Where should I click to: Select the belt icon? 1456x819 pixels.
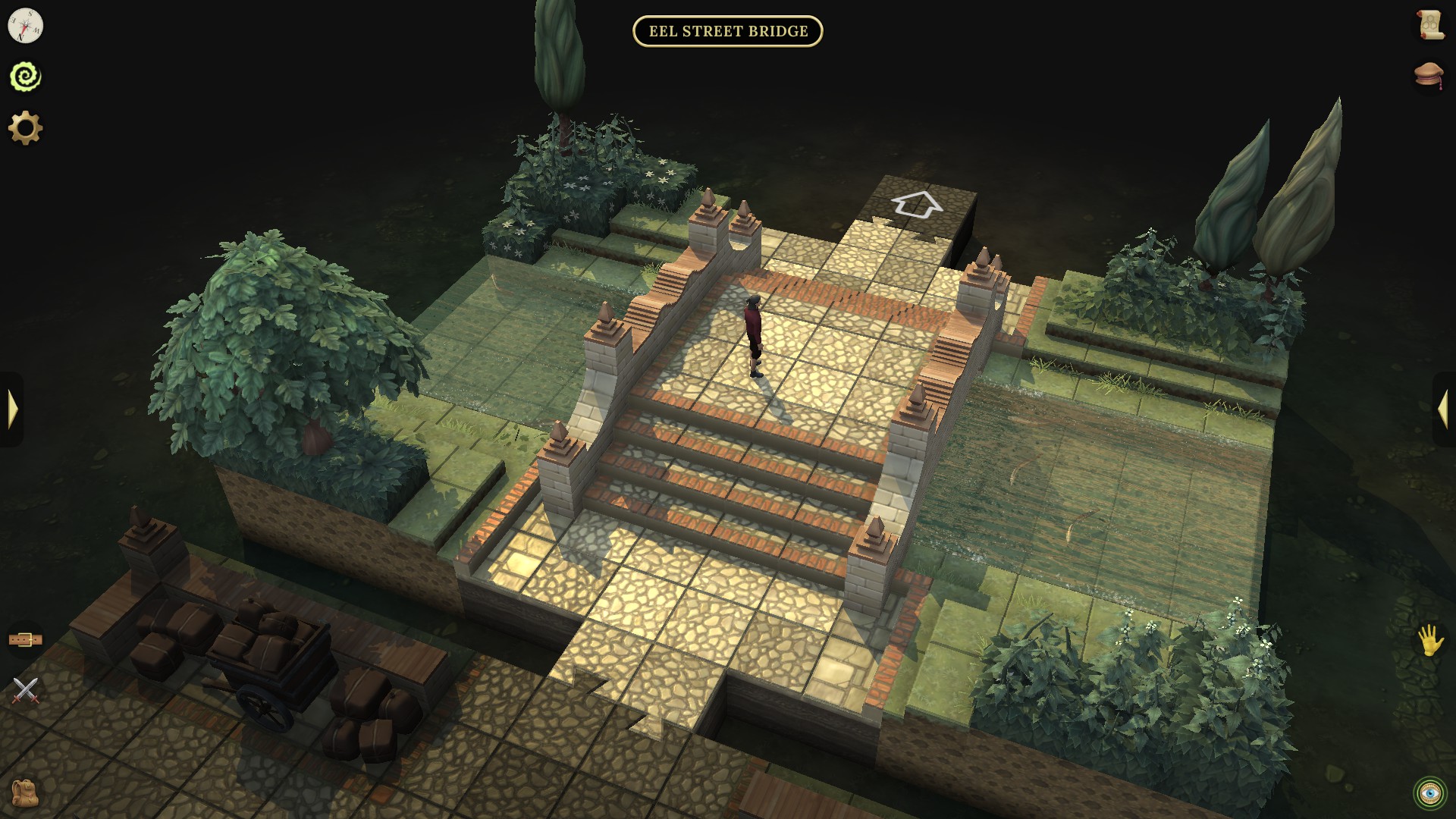25,639
